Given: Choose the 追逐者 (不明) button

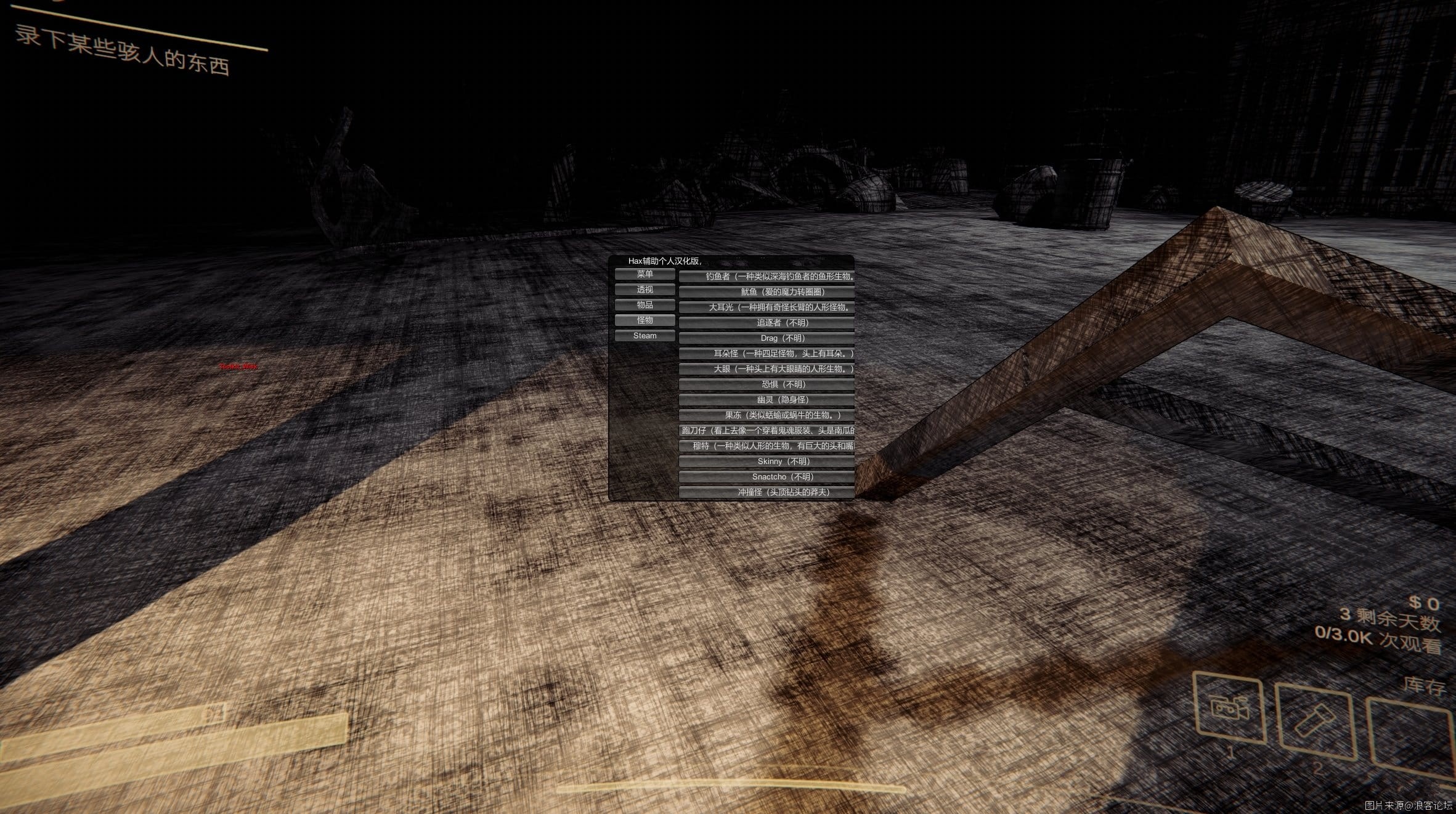Looking at the screenshot, I should pyautogui.click(x=767, y=323).
